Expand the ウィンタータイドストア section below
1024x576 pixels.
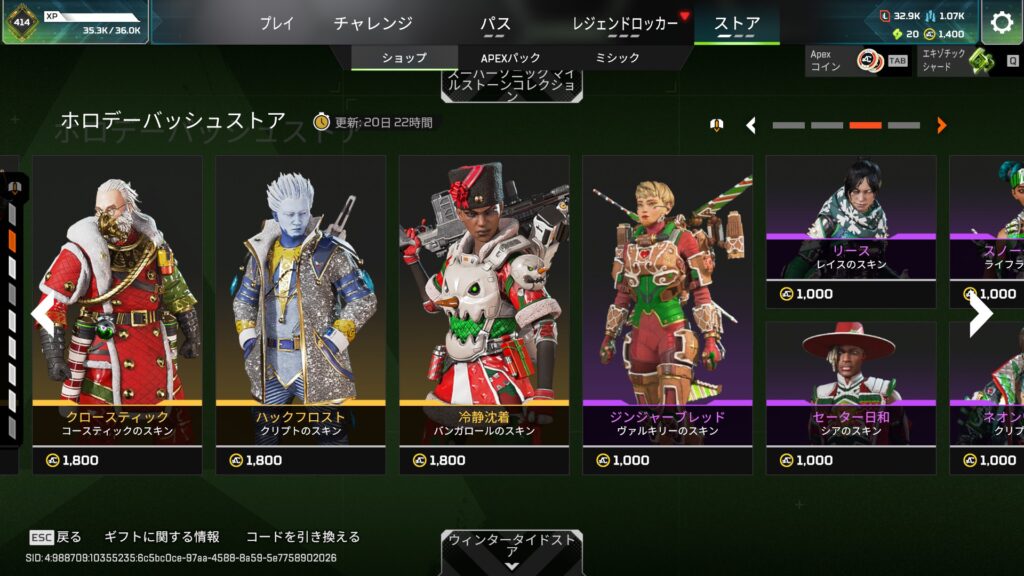511,552
